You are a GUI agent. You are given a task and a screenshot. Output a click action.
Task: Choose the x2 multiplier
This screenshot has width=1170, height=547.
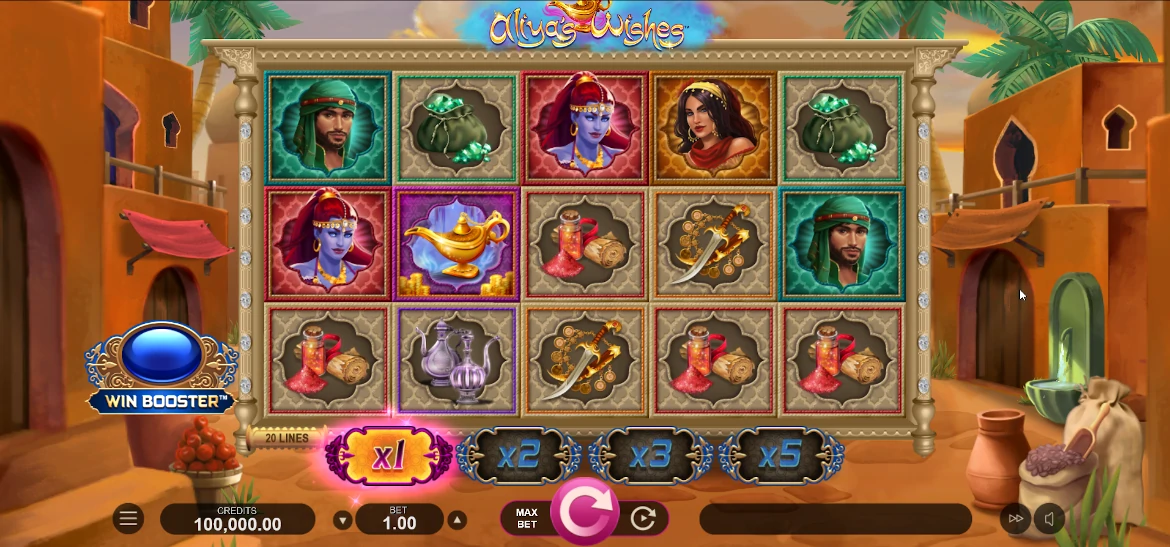[x=520, y=457]
